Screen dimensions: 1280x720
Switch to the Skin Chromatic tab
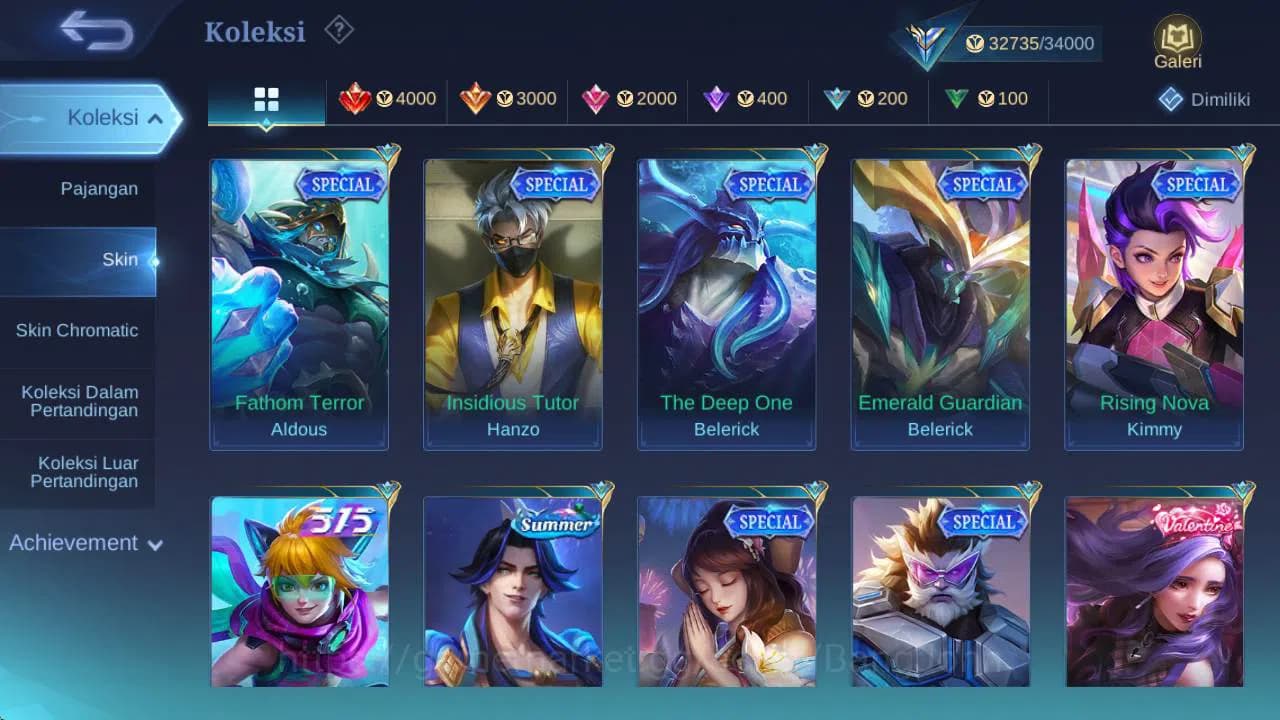77,331
